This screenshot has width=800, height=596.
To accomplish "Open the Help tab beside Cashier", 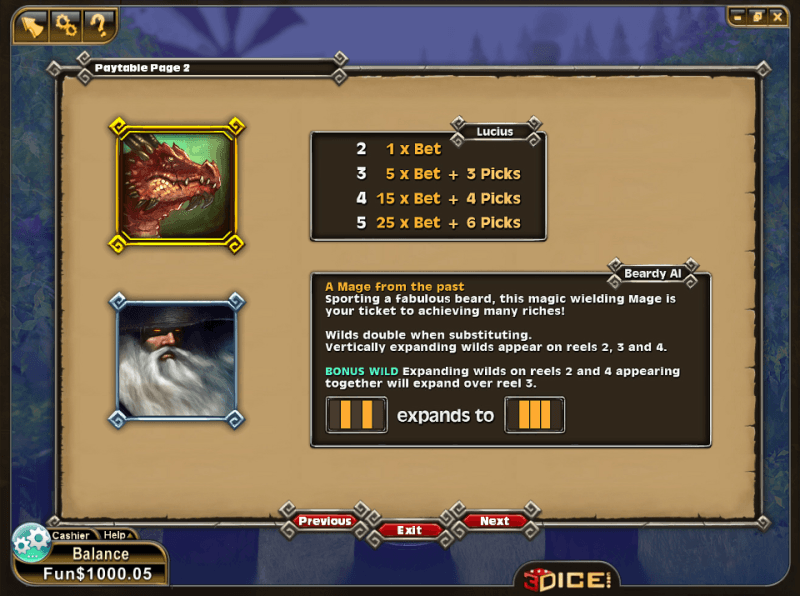I will pos(115,535).
